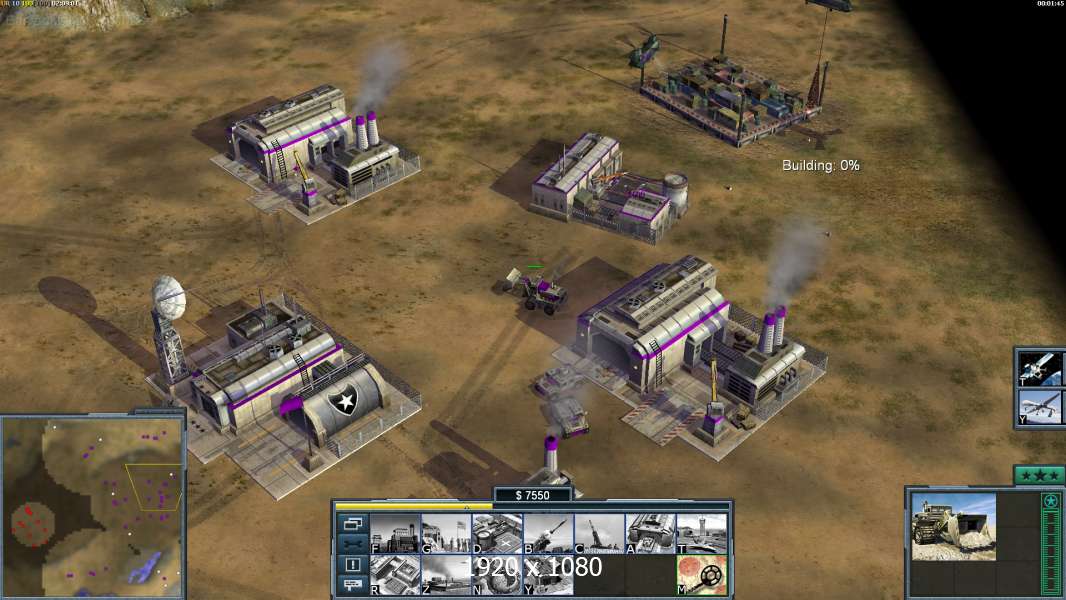Pick the helipad building icon marked D
1066x600 pixels.
pos(498,533)
